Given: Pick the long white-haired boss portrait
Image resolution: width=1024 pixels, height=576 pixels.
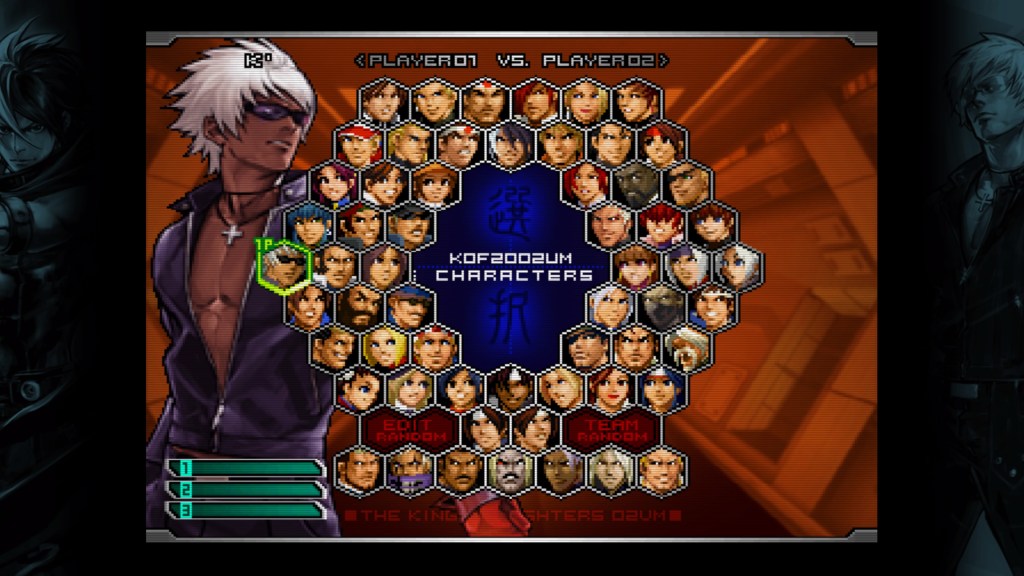Looking at the screenshot, I should [611, 470].
